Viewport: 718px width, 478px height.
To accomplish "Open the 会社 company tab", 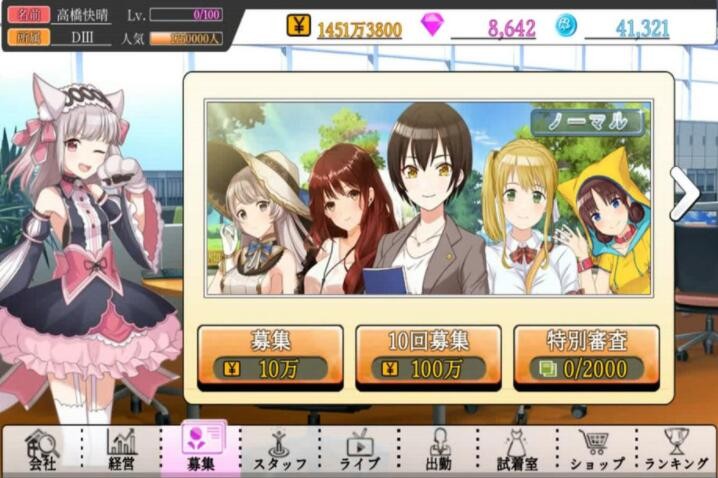I will 41,449.
